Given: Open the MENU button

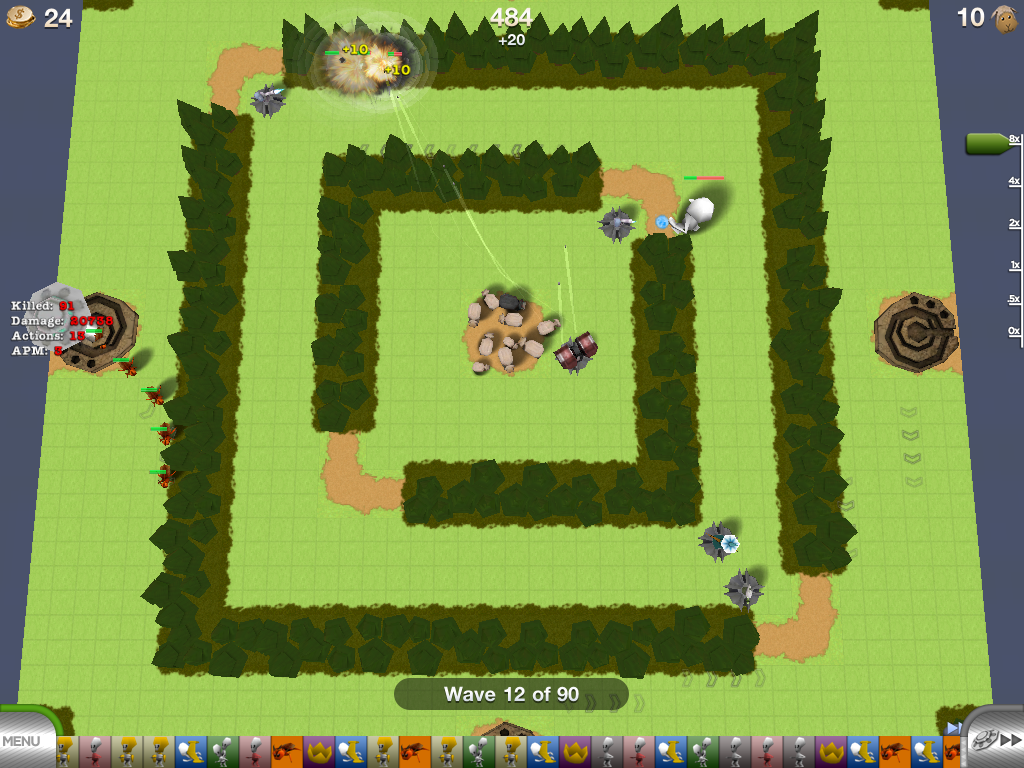Looking at the screenshot, I should click(22, 741).
